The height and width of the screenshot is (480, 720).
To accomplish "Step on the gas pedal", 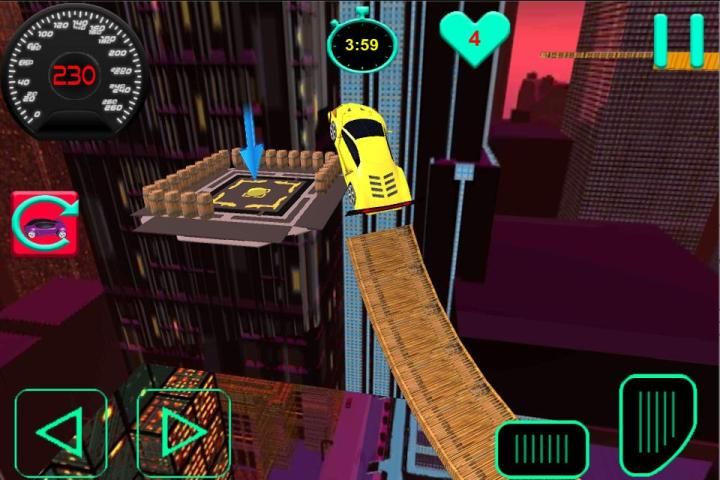I will (x=658, y=425).
